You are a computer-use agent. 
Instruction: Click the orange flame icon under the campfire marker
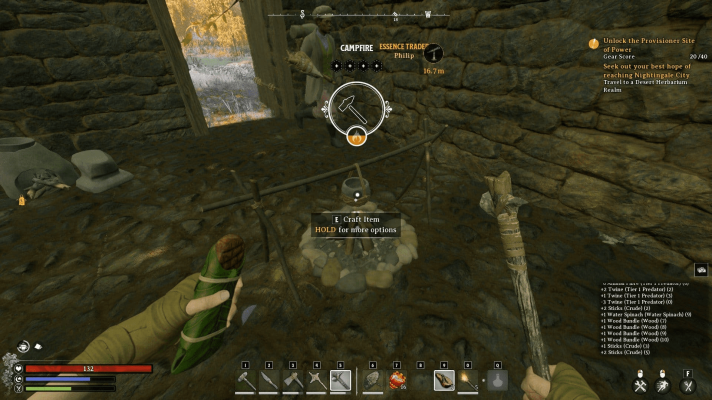[x=355, y=138]
